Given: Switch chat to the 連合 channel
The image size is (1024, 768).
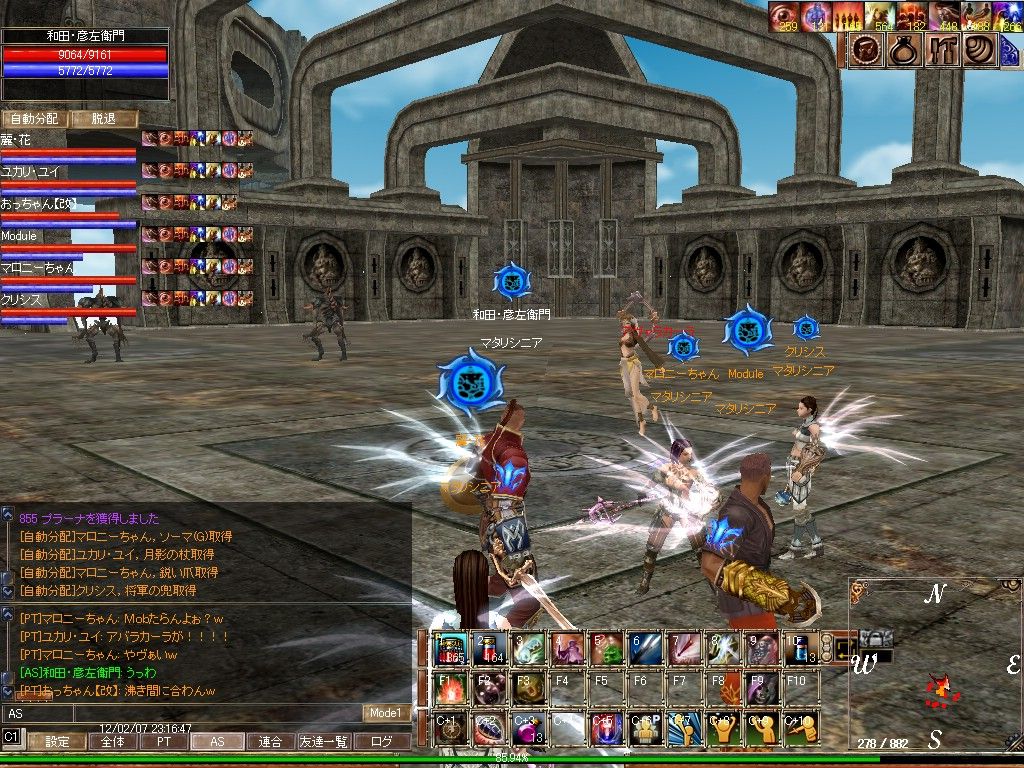Looking at the screenshot, I should coord(270,742).
